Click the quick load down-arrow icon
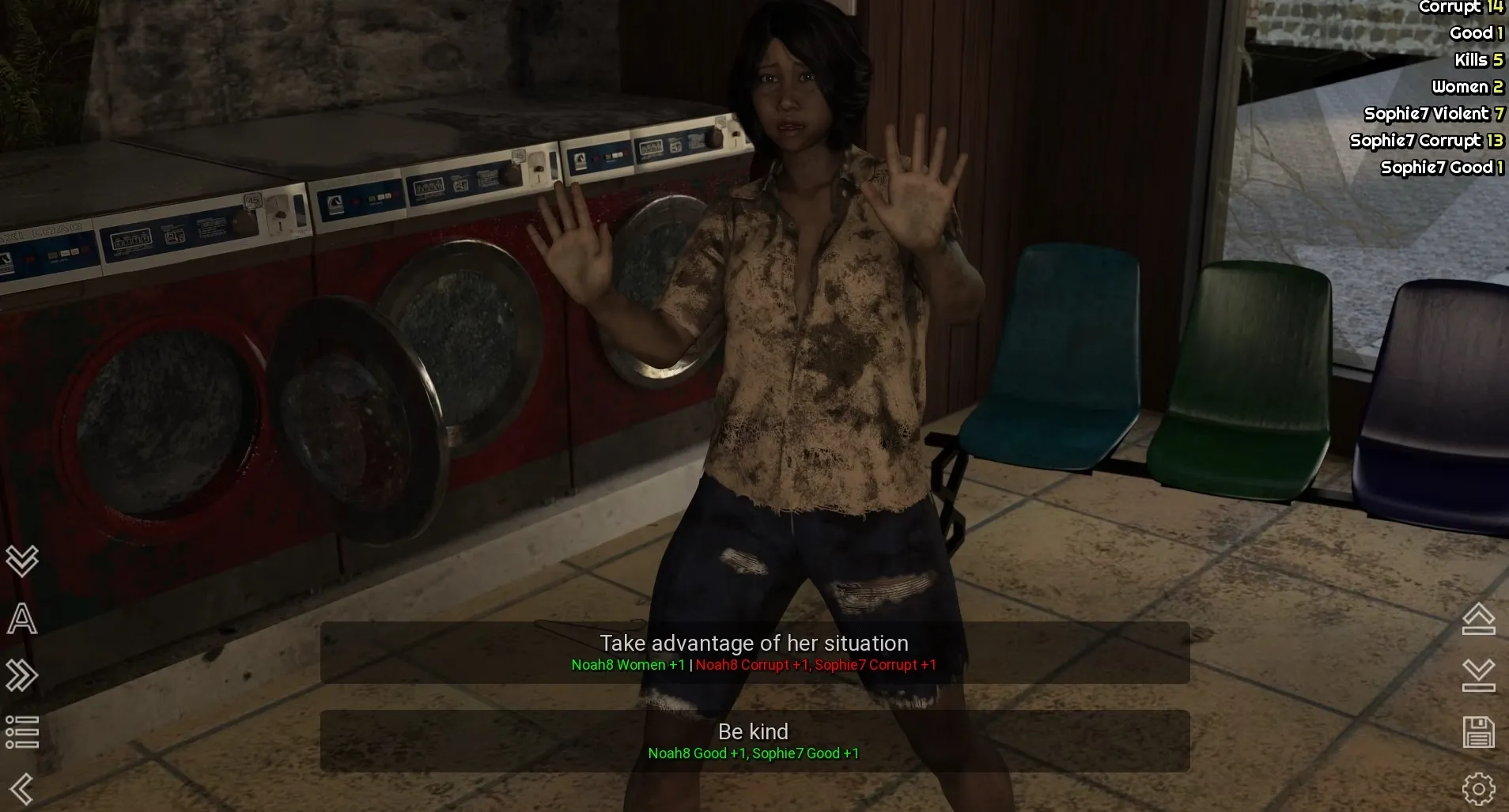The width and height of the screenshot is (1509, 812). (x=1478, y=675)
